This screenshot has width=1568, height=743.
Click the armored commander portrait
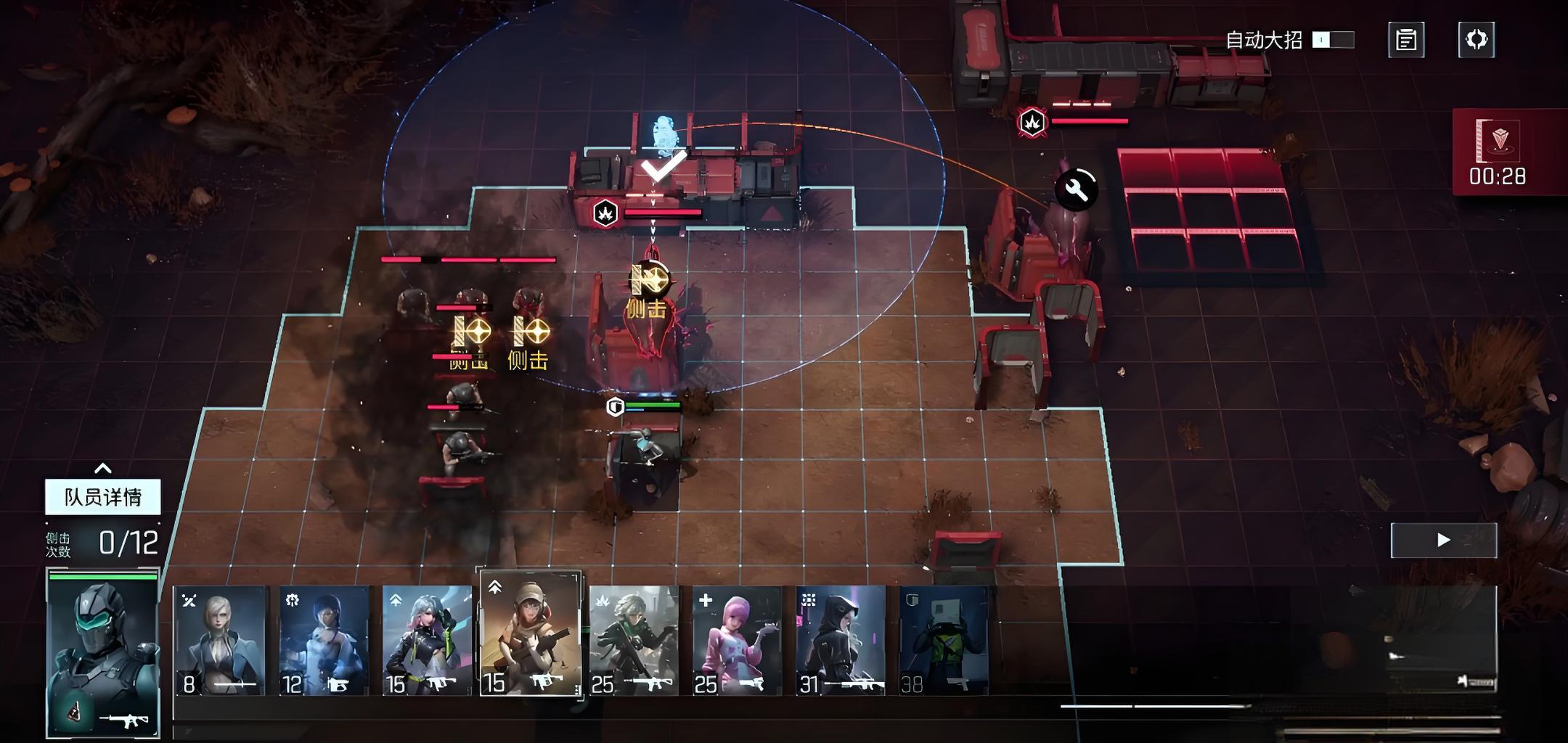tap(103, 653)
